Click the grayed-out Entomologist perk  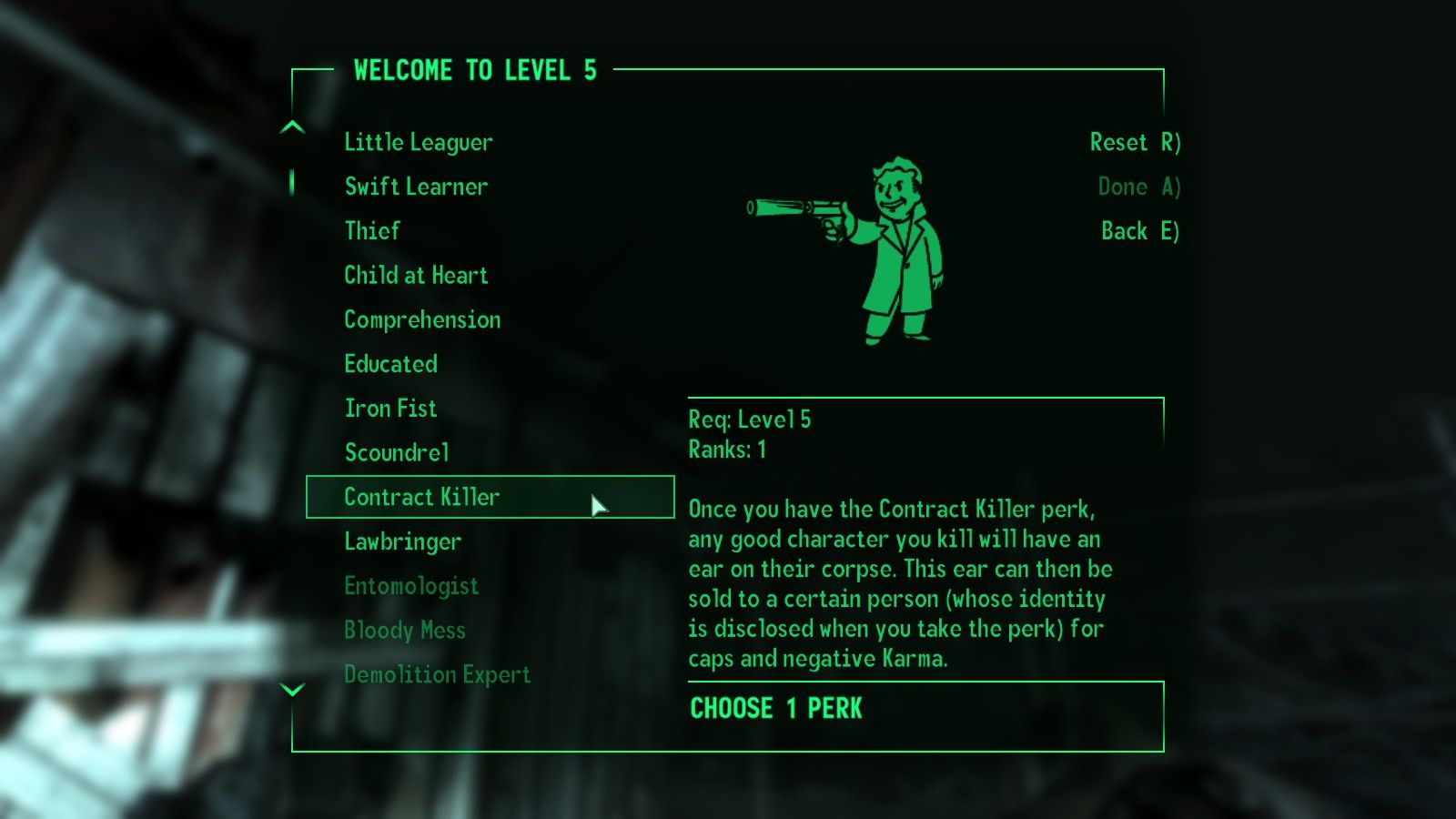[x=411, y=586]
